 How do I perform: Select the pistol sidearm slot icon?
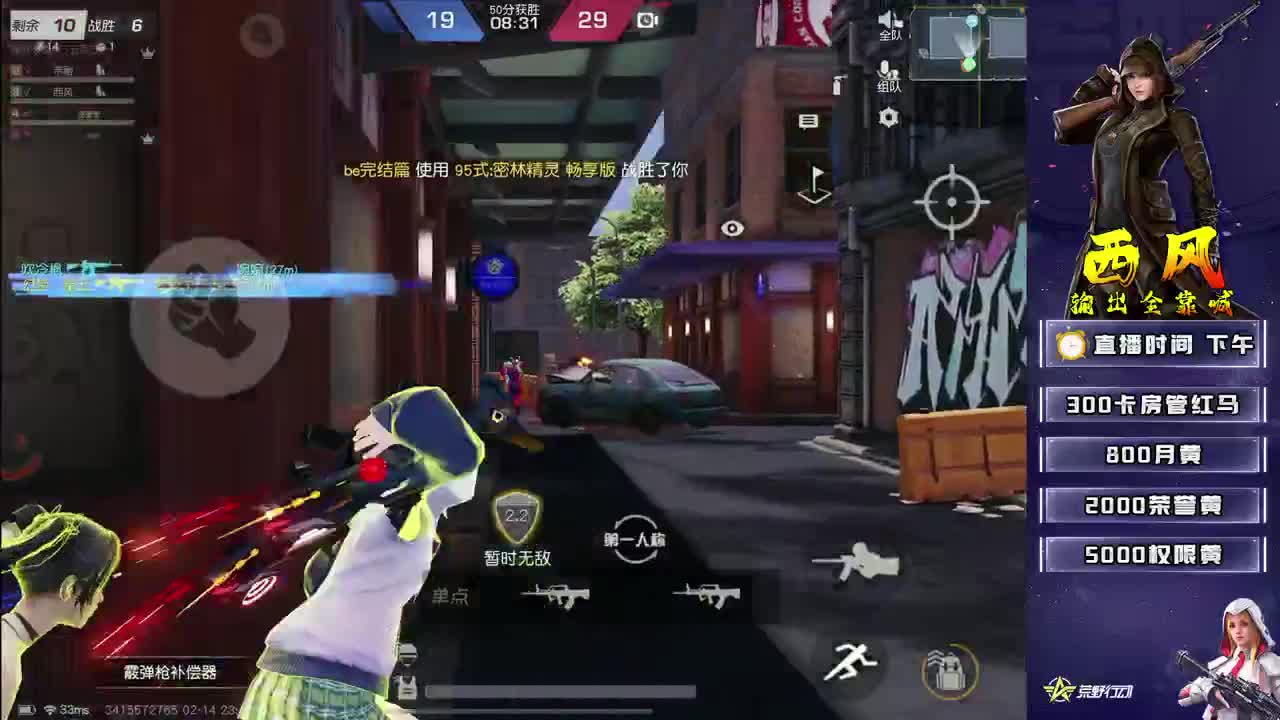tap(856, 562)
